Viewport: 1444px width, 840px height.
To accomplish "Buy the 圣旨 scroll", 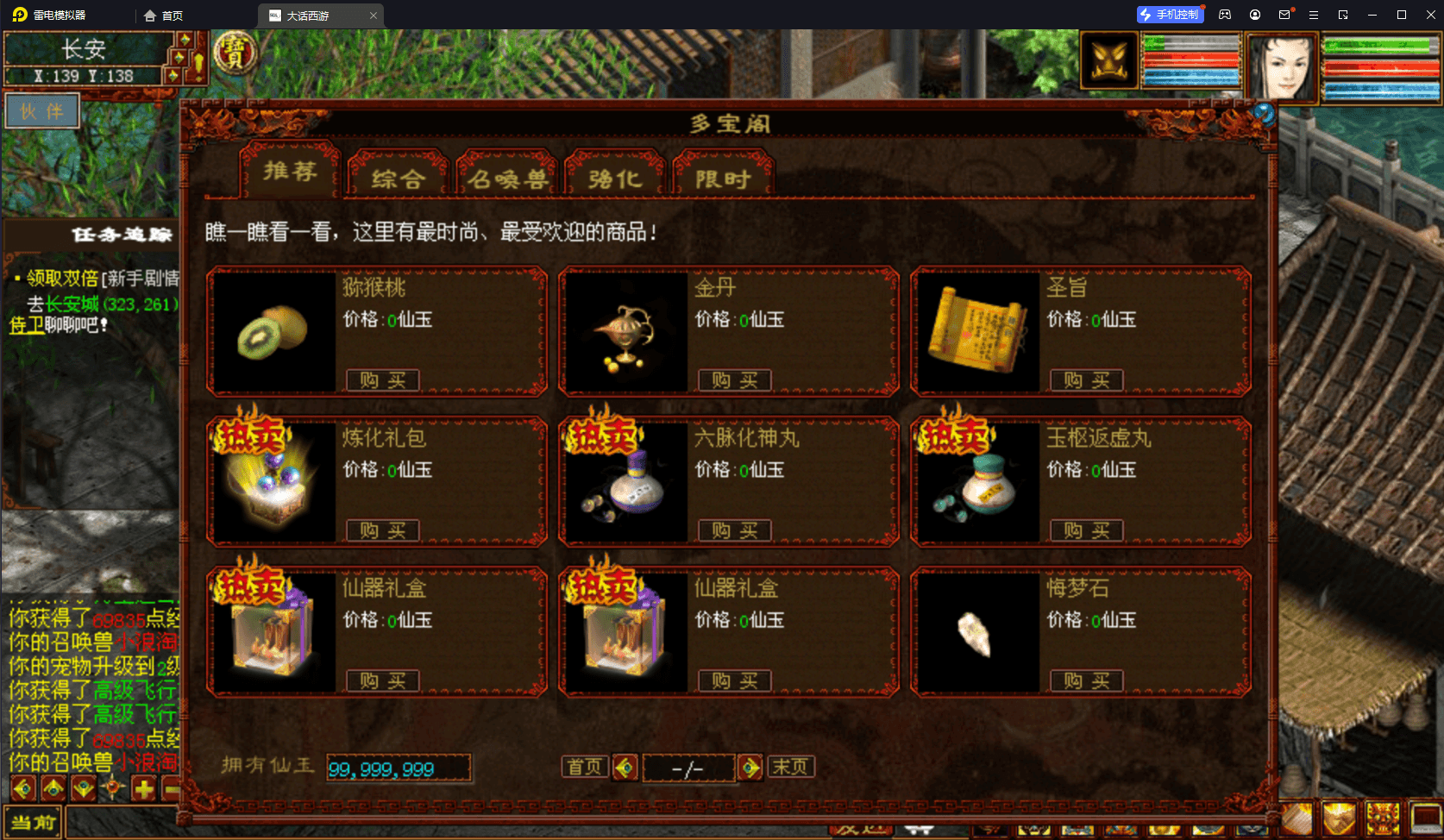I will (1086, 380).
